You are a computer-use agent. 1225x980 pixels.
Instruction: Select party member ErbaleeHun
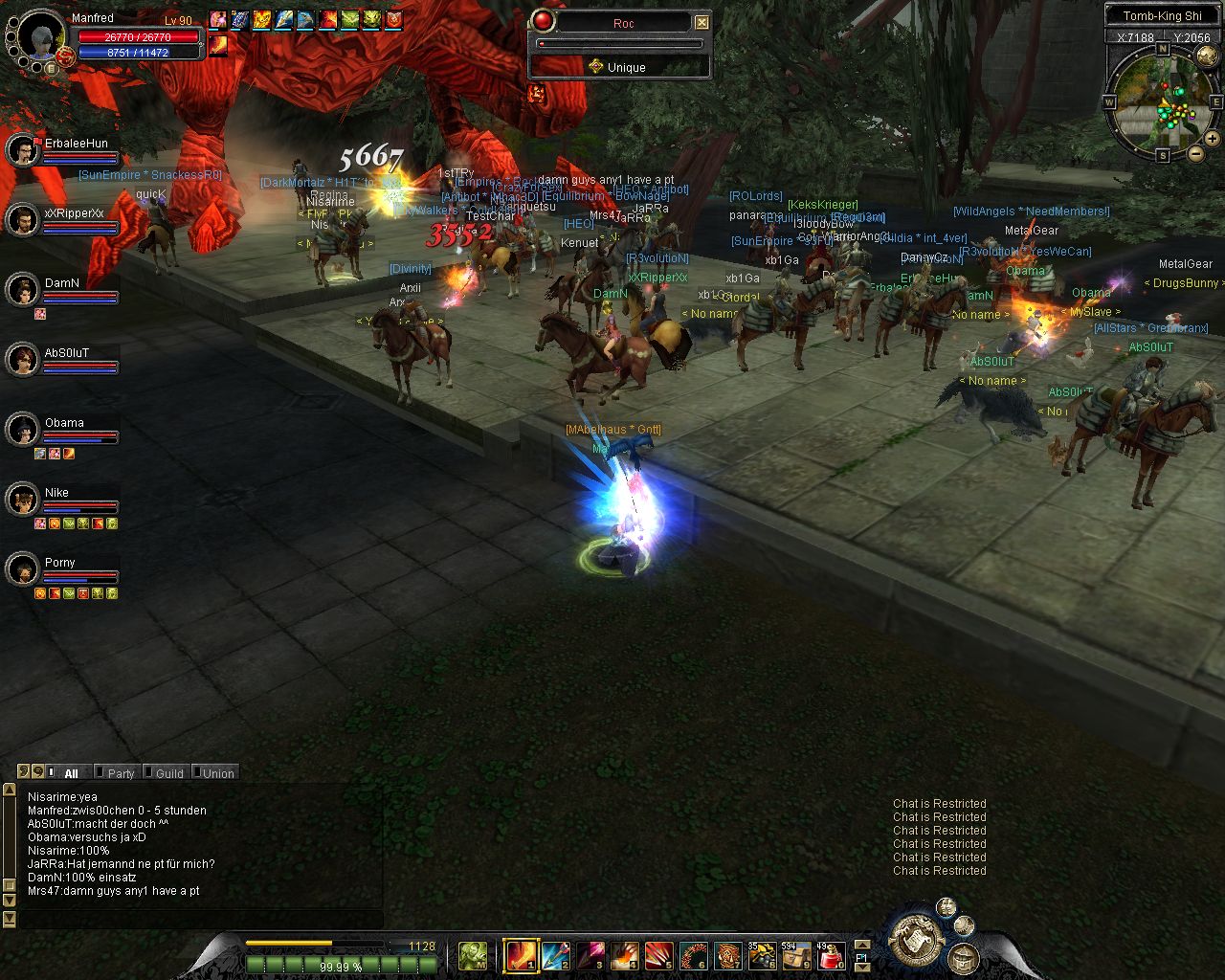pos(22,149)
